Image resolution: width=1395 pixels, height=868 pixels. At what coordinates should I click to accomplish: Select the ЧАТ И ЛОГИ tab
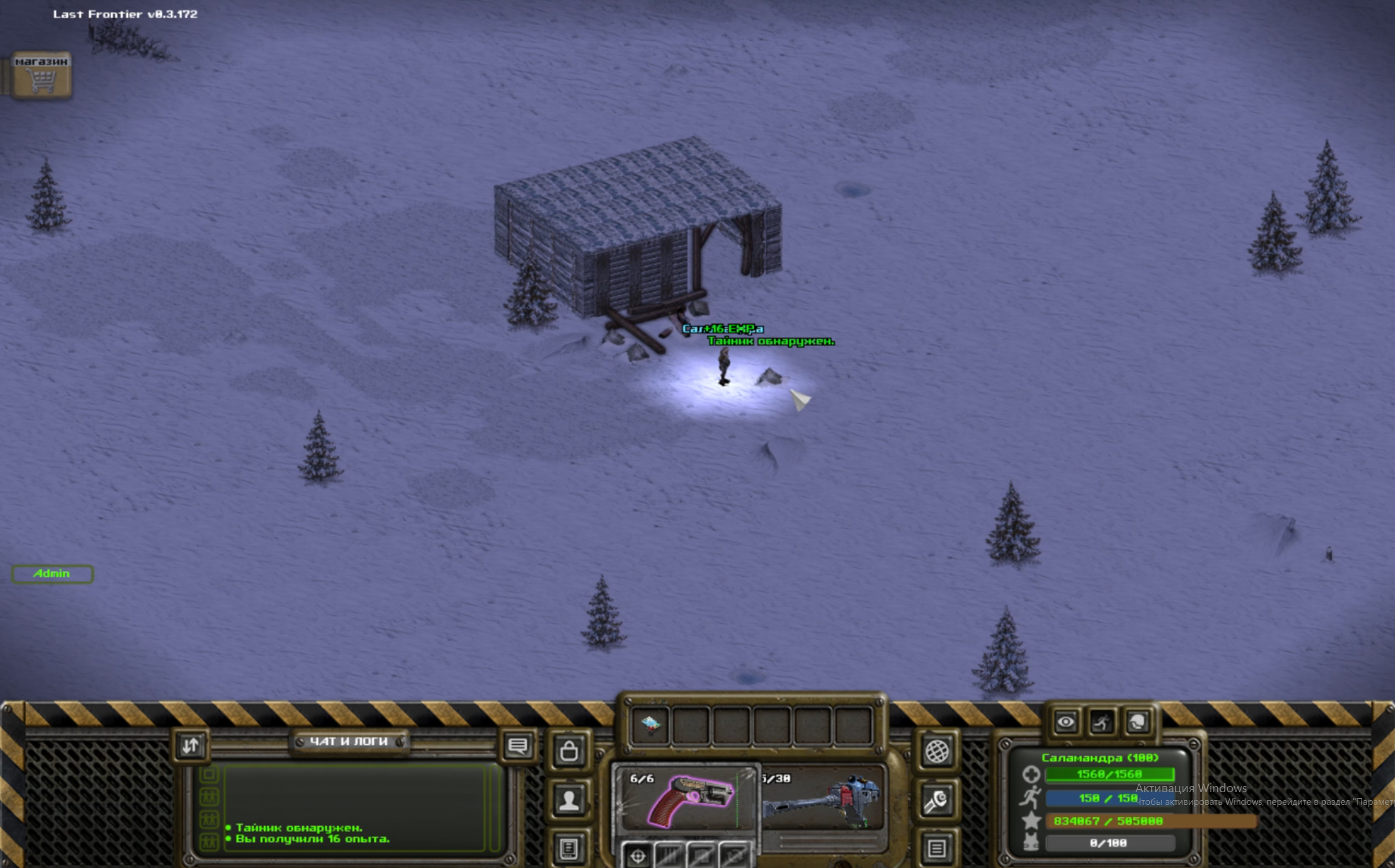point(349,741)
